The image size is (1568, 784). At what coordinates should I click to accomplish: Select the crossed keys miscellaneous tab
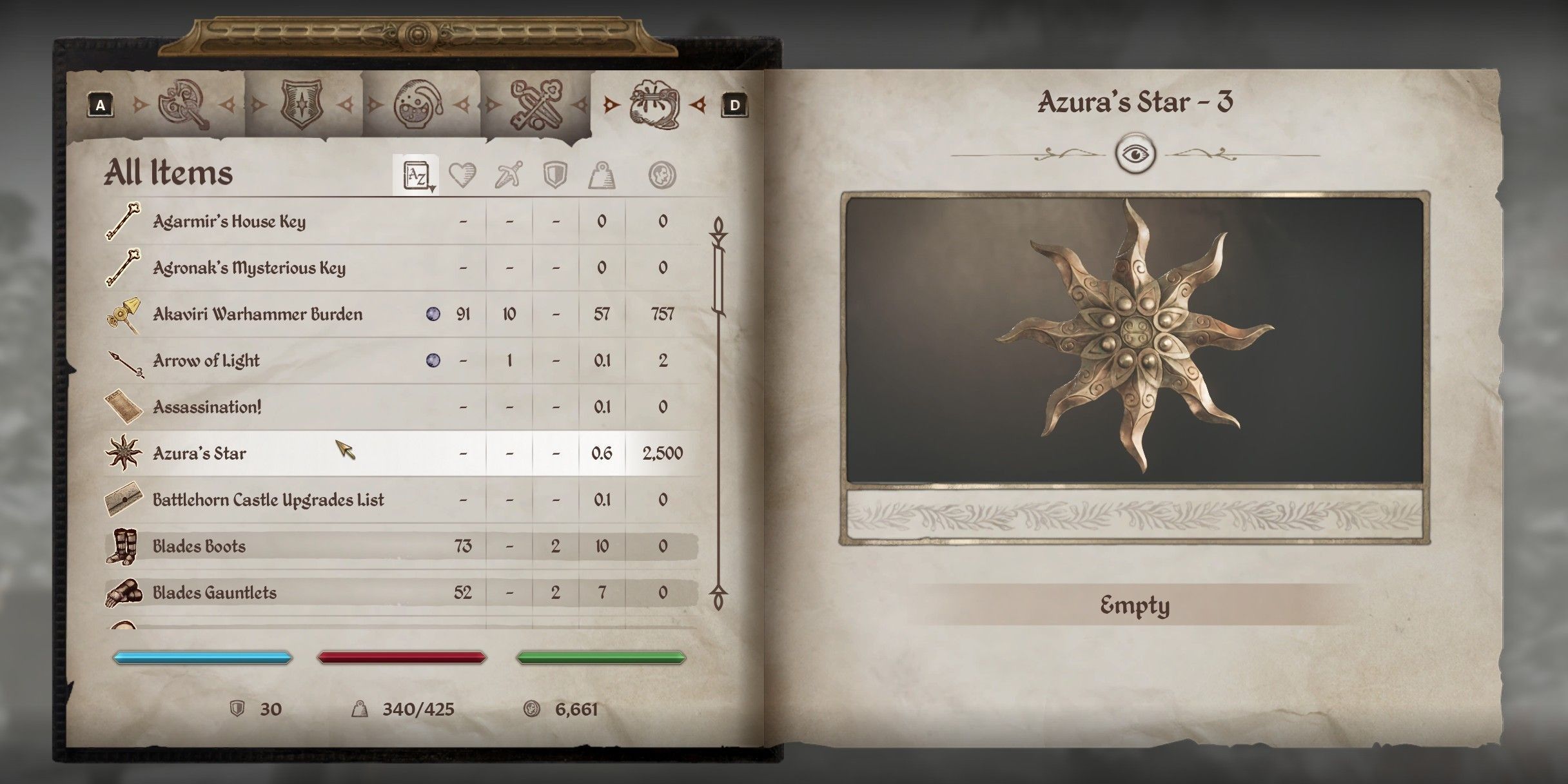click(x=534, y=104)
